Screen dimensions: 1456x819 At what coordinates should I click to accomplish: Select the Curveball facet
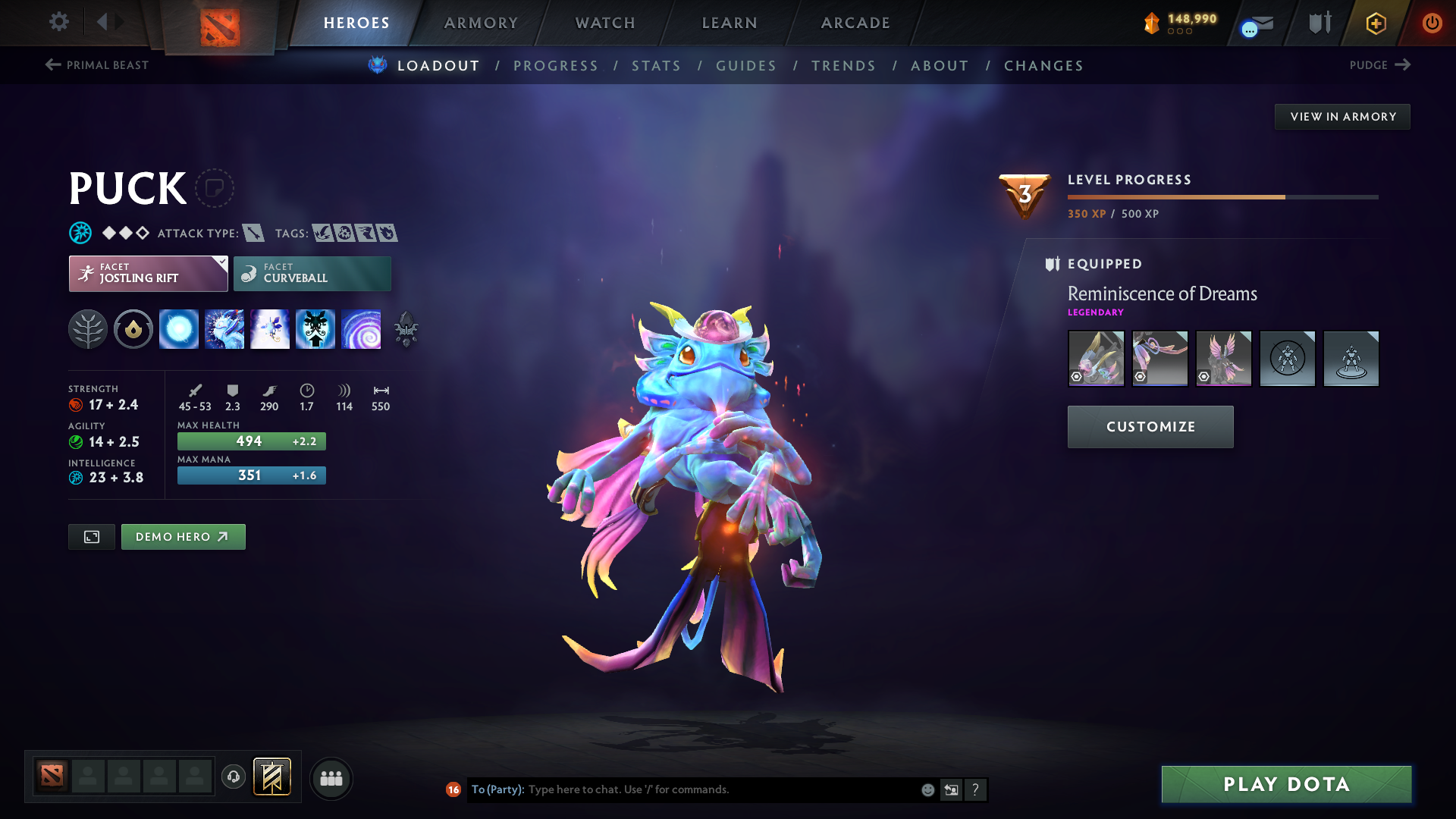312,273
